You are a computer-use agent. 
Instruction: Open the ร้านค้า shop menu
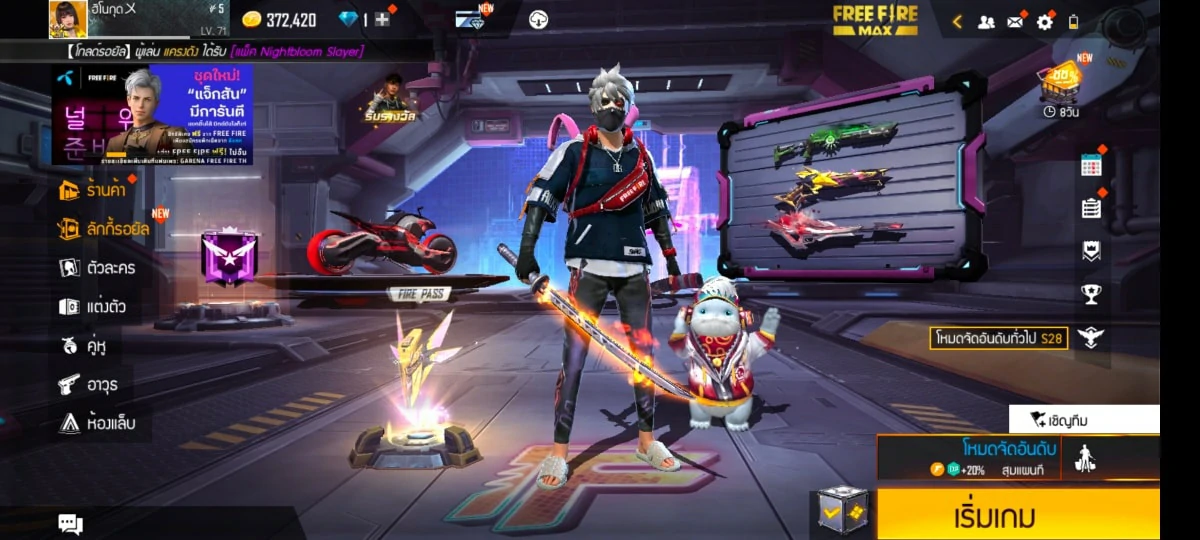point(93,189)
